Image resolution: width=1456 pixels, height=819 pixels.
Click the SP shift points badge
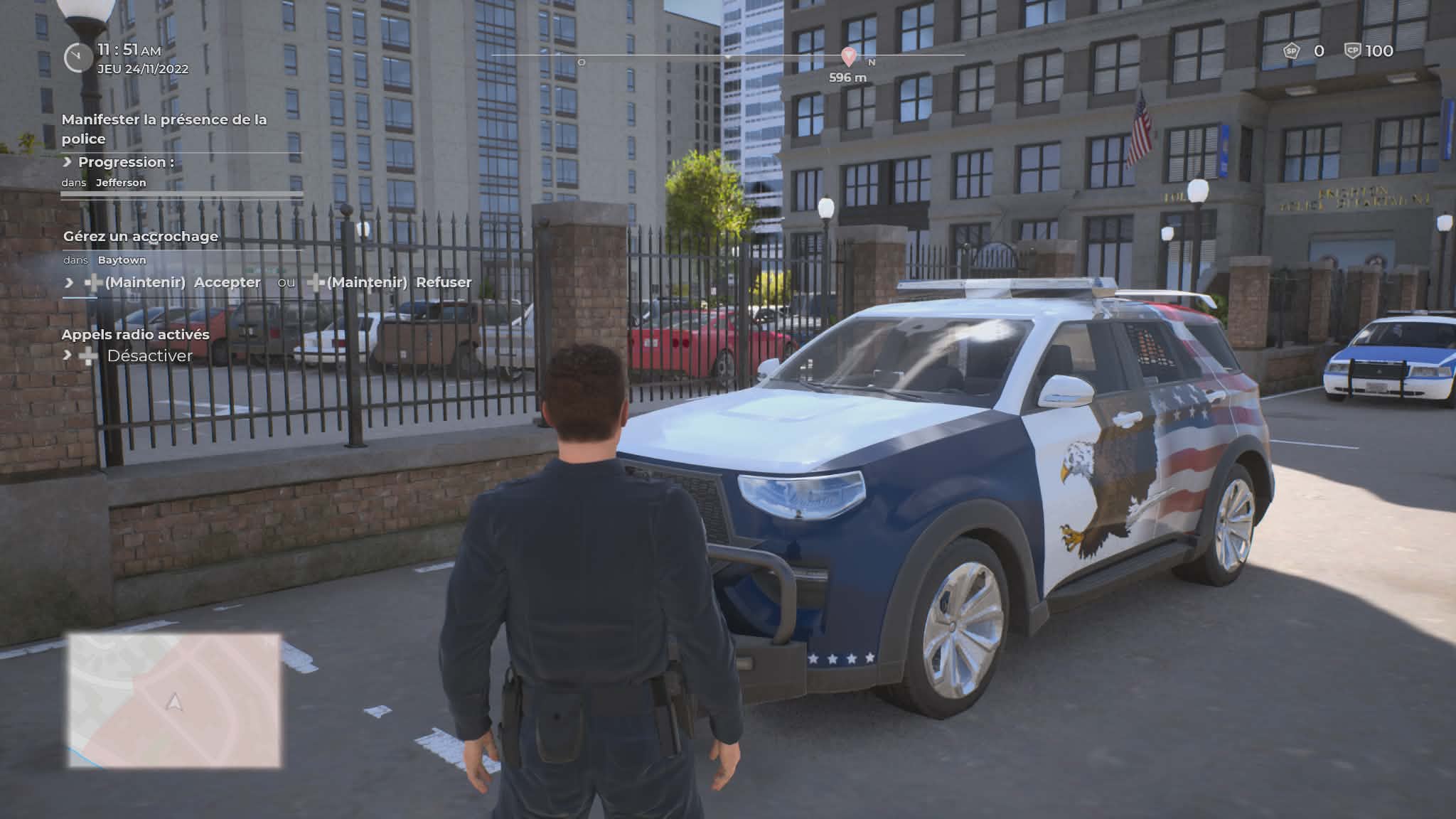(1291, 51)
